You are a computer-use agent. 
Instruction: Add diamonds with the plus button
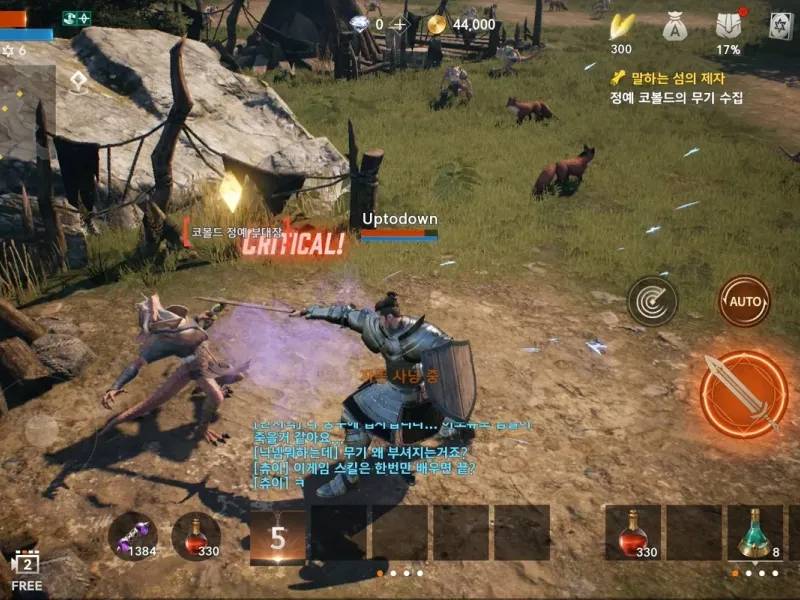(400, 24)
